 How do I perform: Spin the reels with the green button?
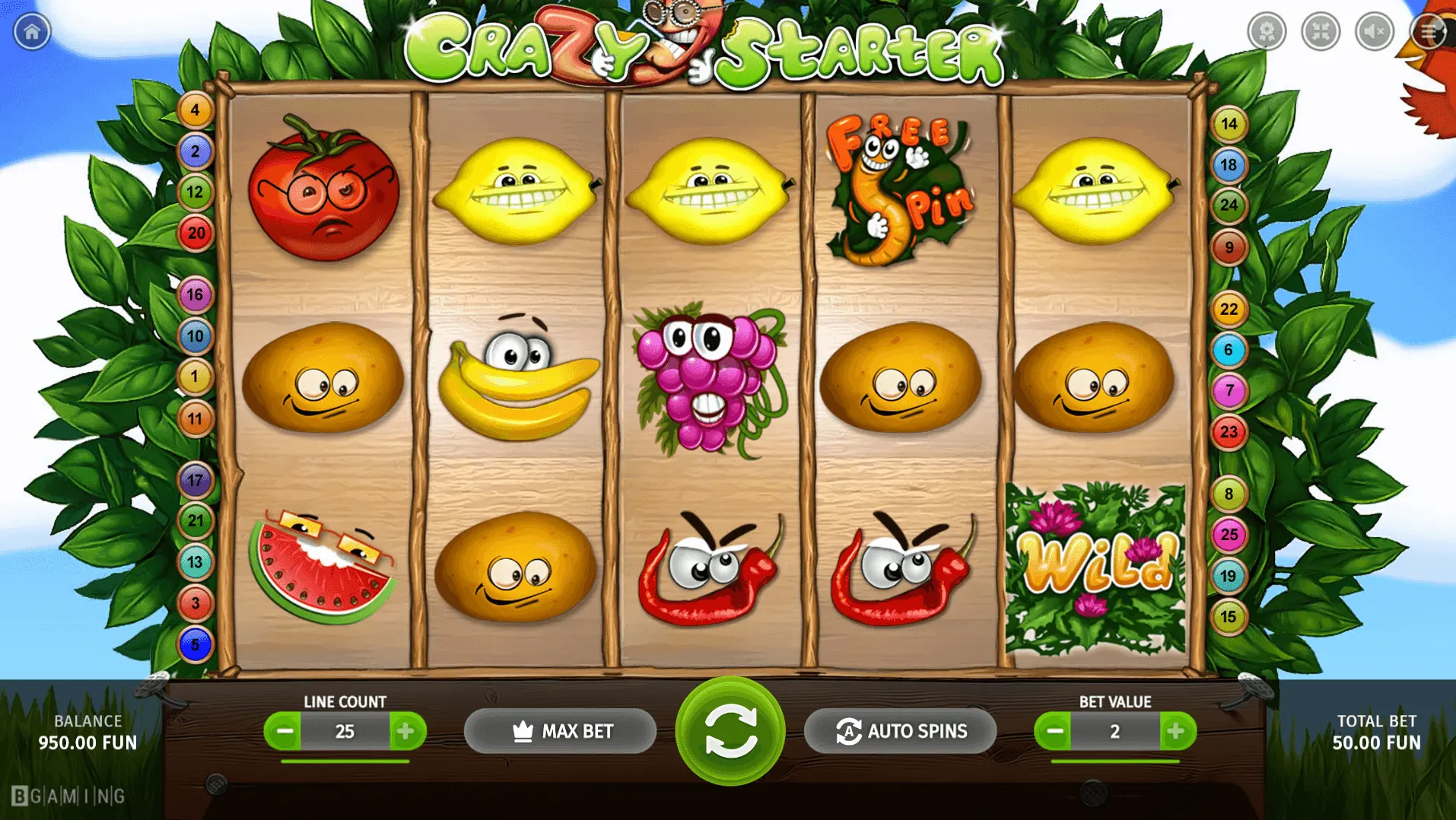pyautogui.click(x=730, y=731)
